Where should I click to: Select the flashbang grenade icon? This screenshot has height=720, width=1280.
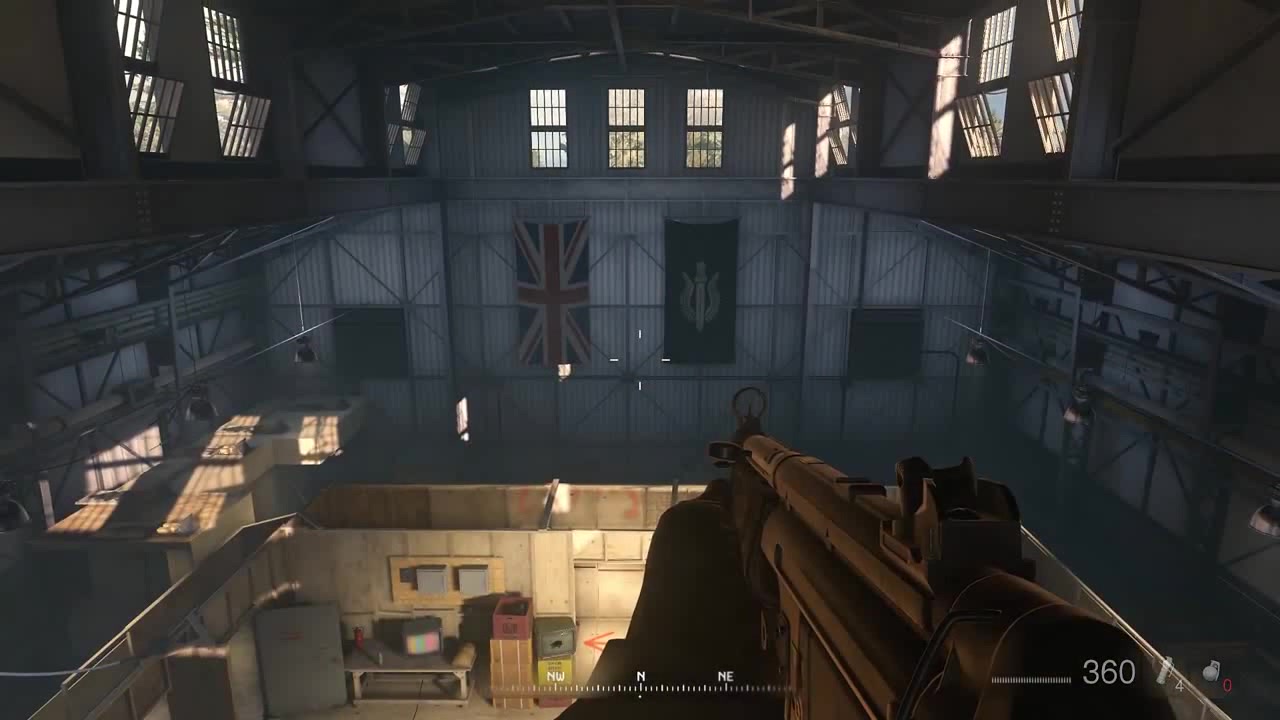pyautogui.click(x=1165, y=671)
